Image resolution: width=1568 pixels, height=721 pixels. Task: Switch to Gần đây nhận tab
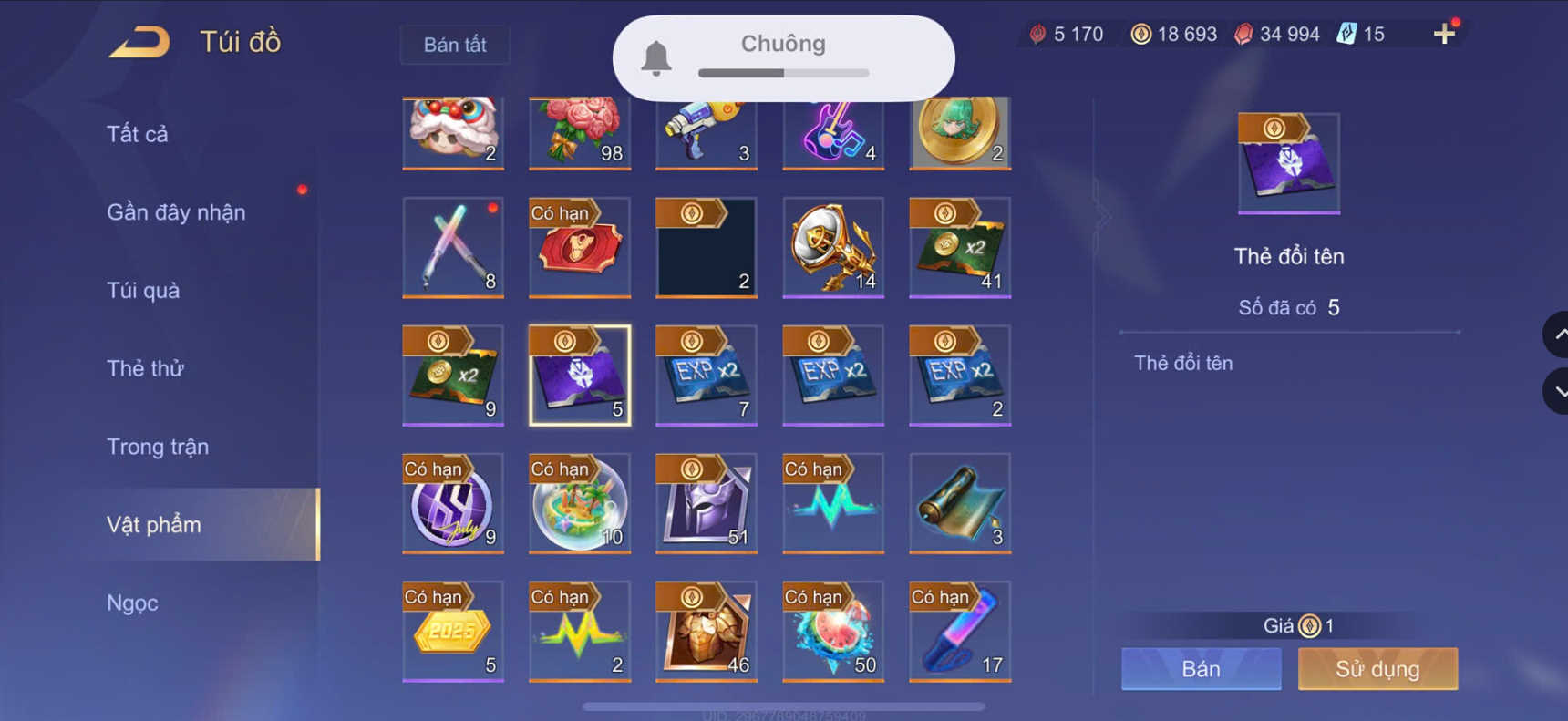[176, 211]
